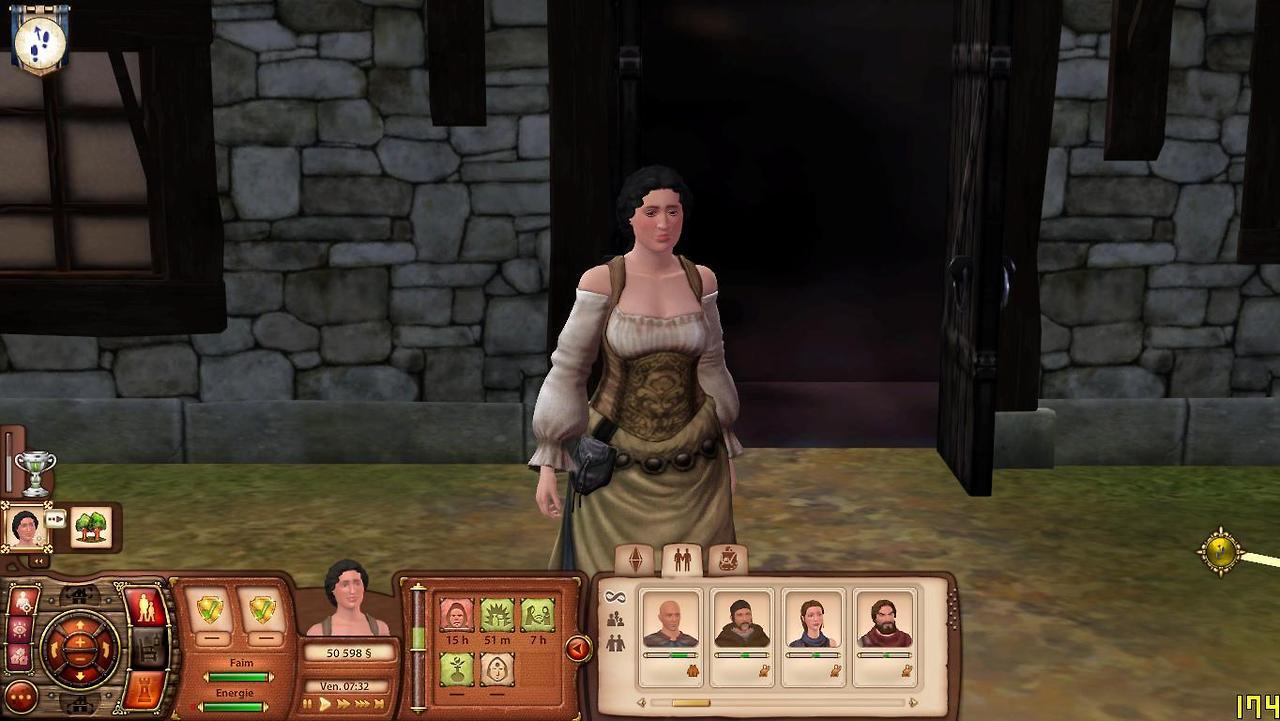The image size is (1280, 721).
Task: Select the bald man relationship portrait
Action: pyautogui.click(x=670, y=621)
